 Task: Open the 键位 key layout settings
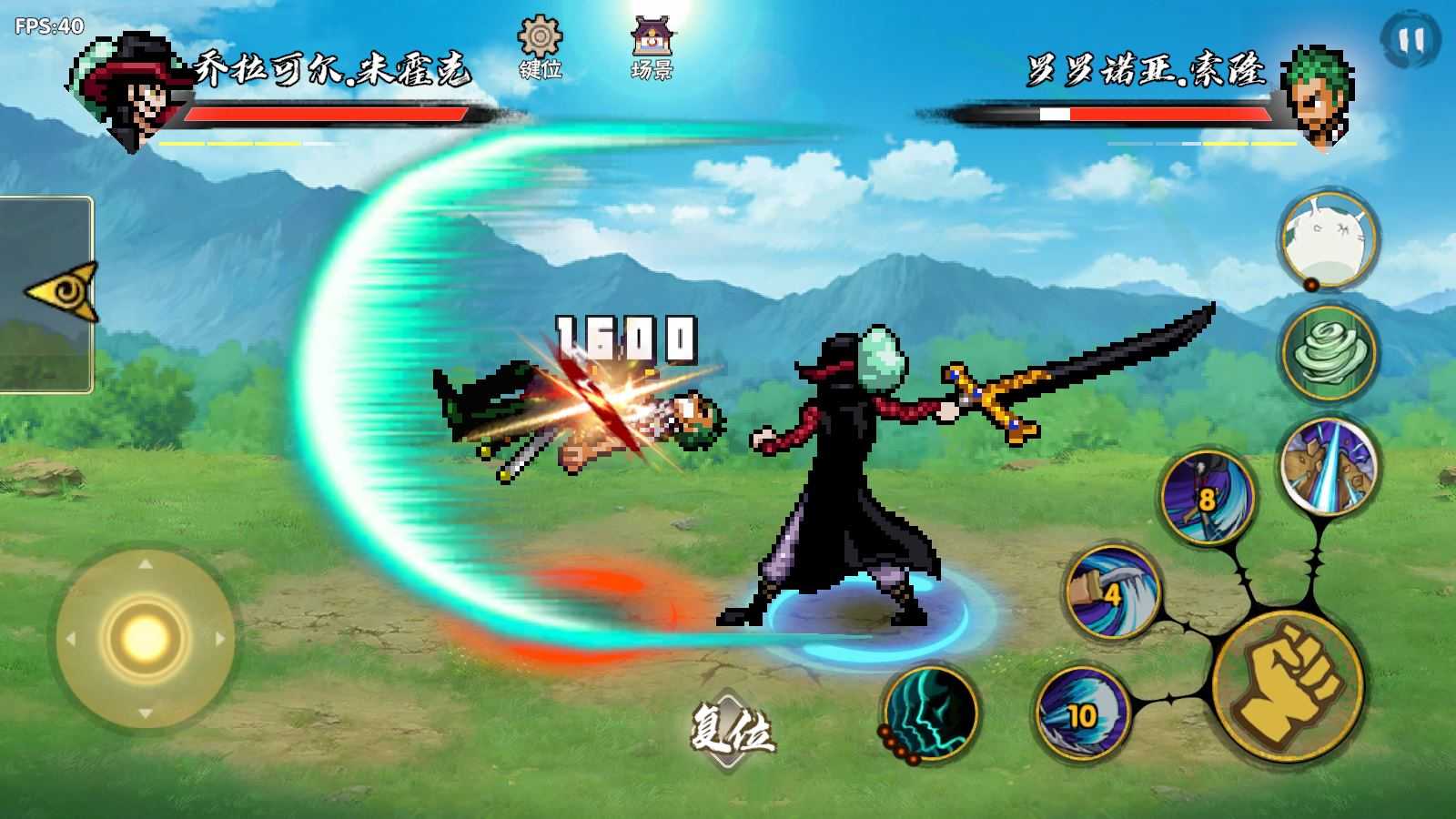(540, 47)
